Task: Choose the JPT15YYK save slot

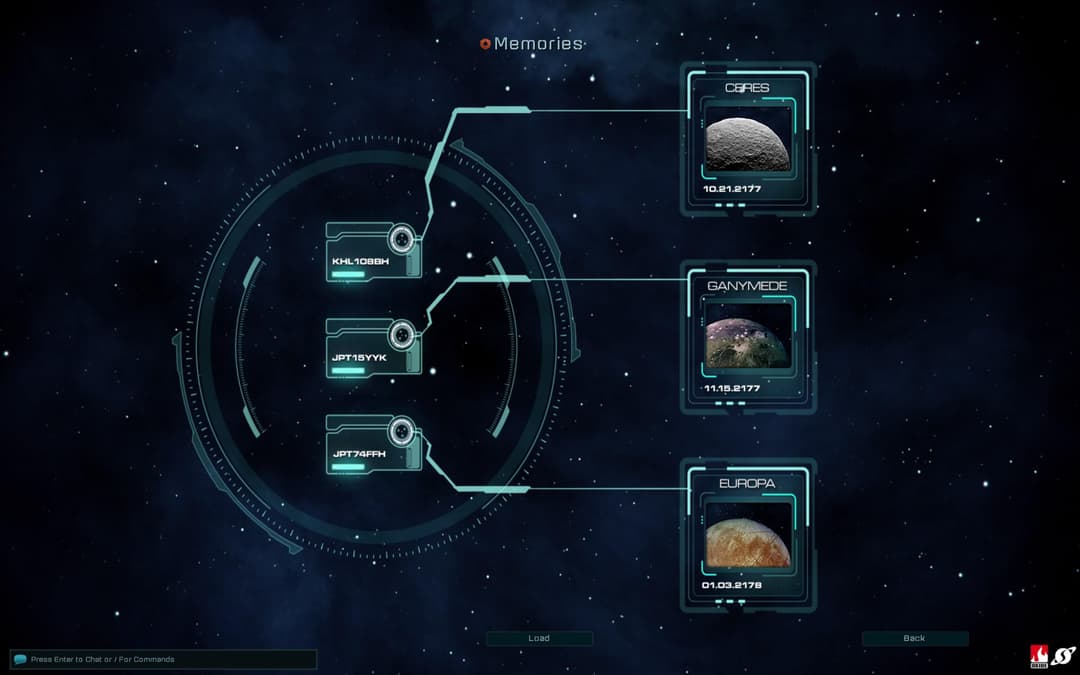Action: (x=373, y=346)
